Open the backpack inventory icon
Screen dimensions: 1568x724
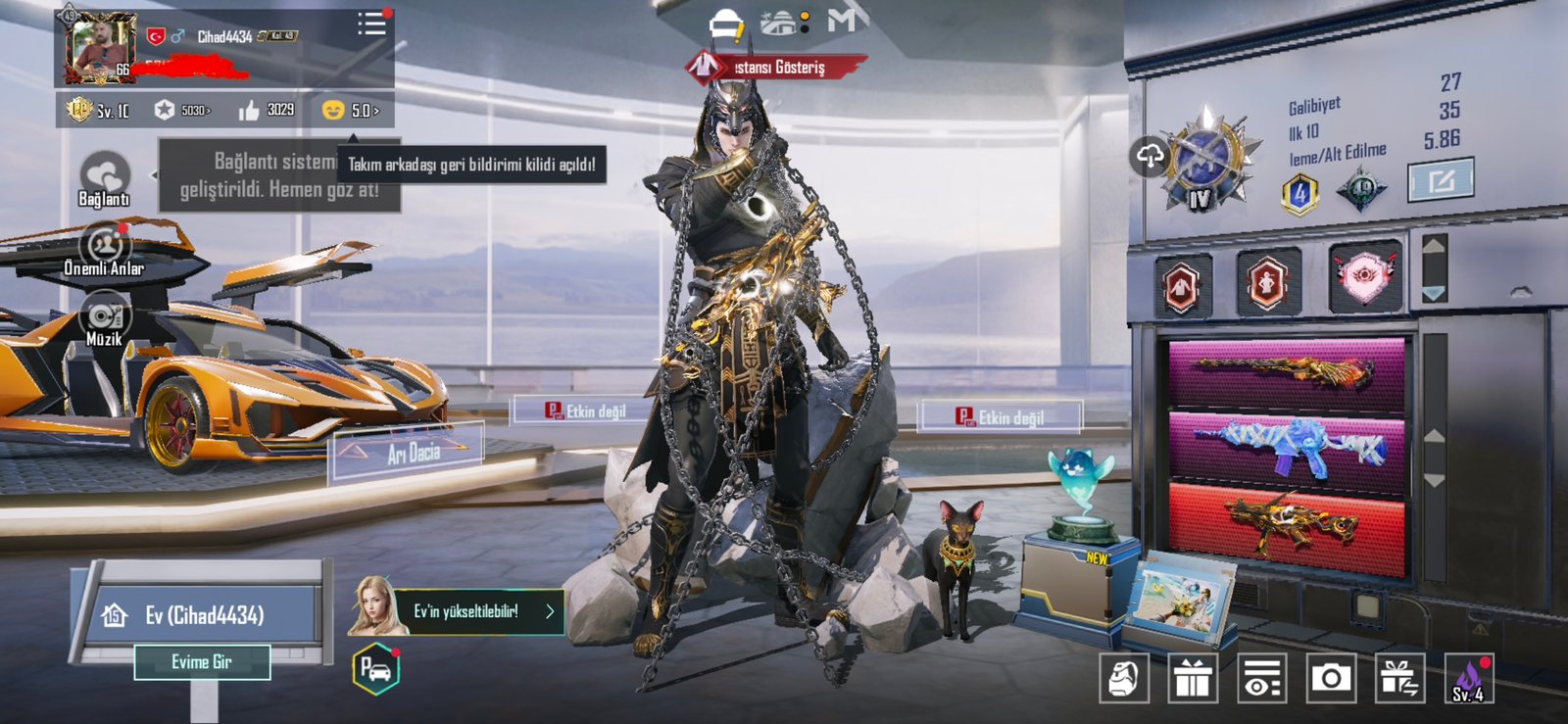[1124, 678]
